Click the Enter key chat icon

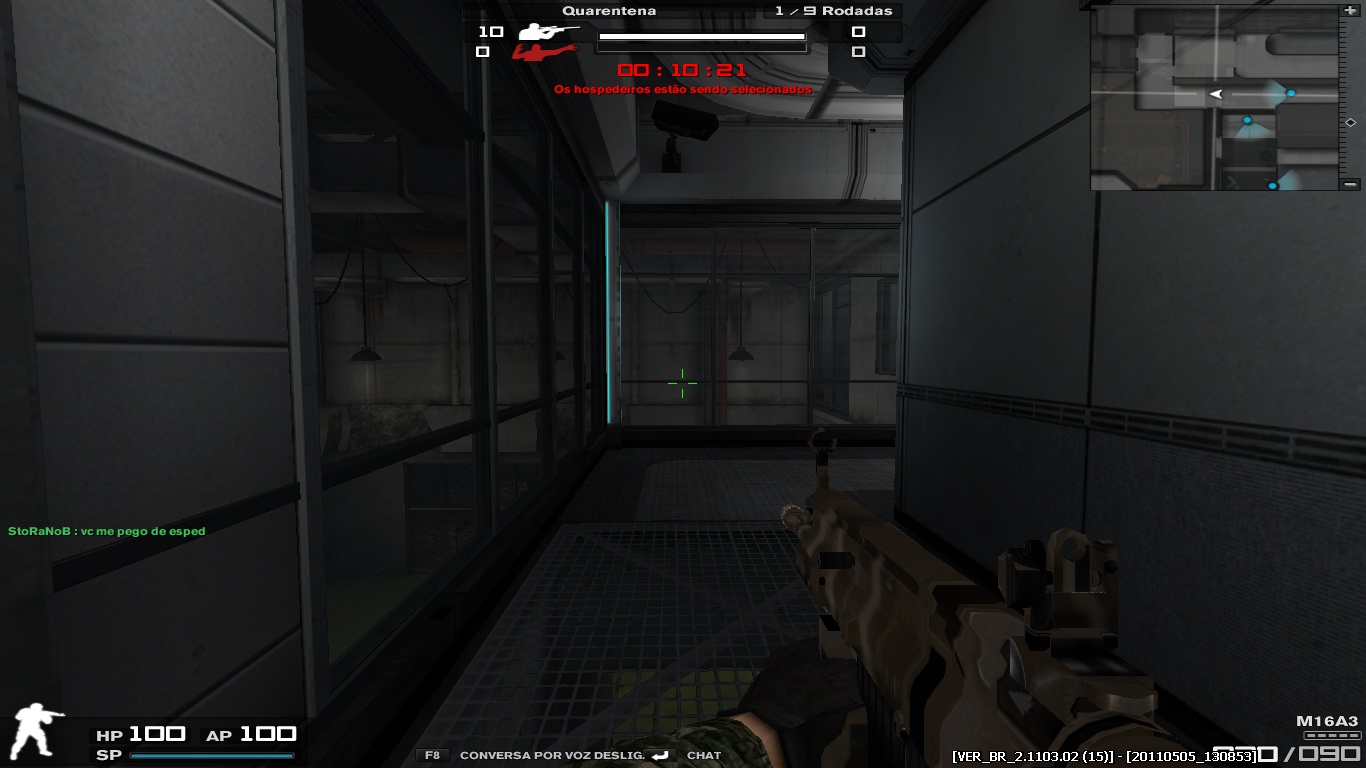pos(659,756)
